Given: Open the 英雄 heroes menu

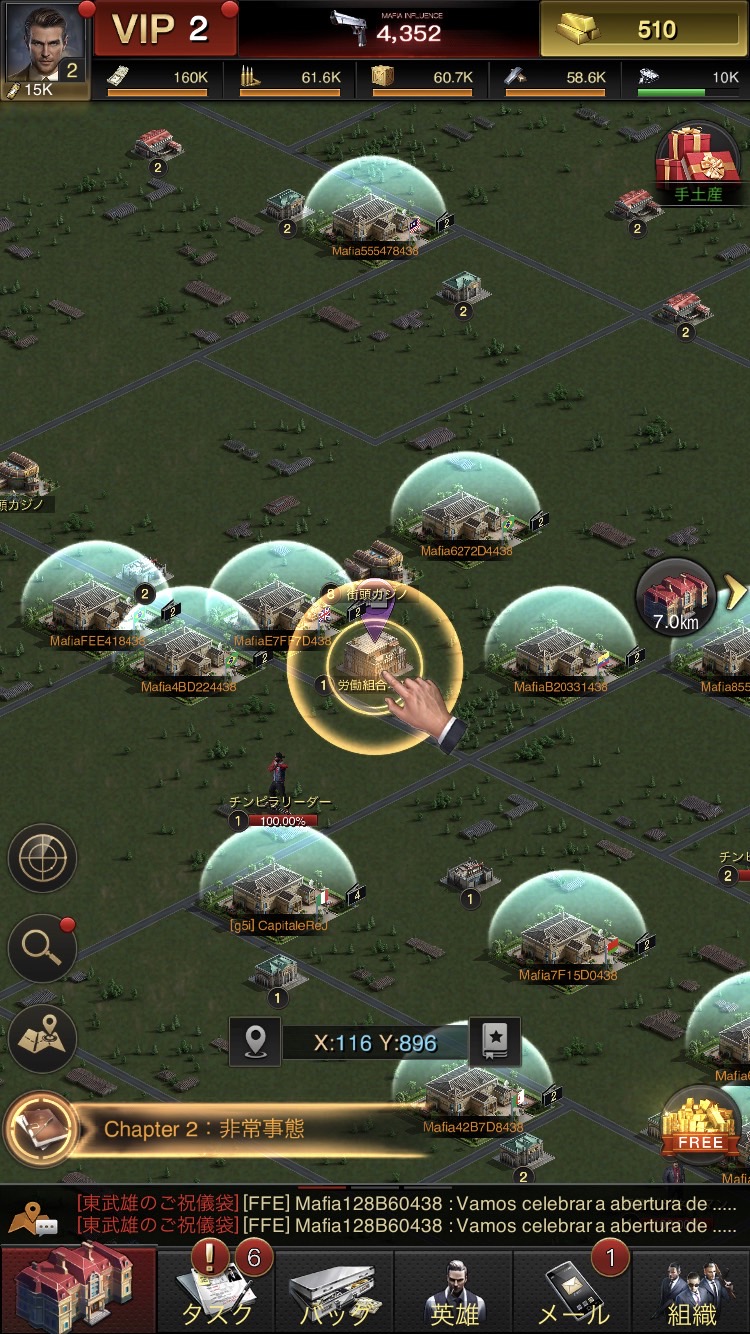Looking at the screenshot, I should tap(454, 1291).
